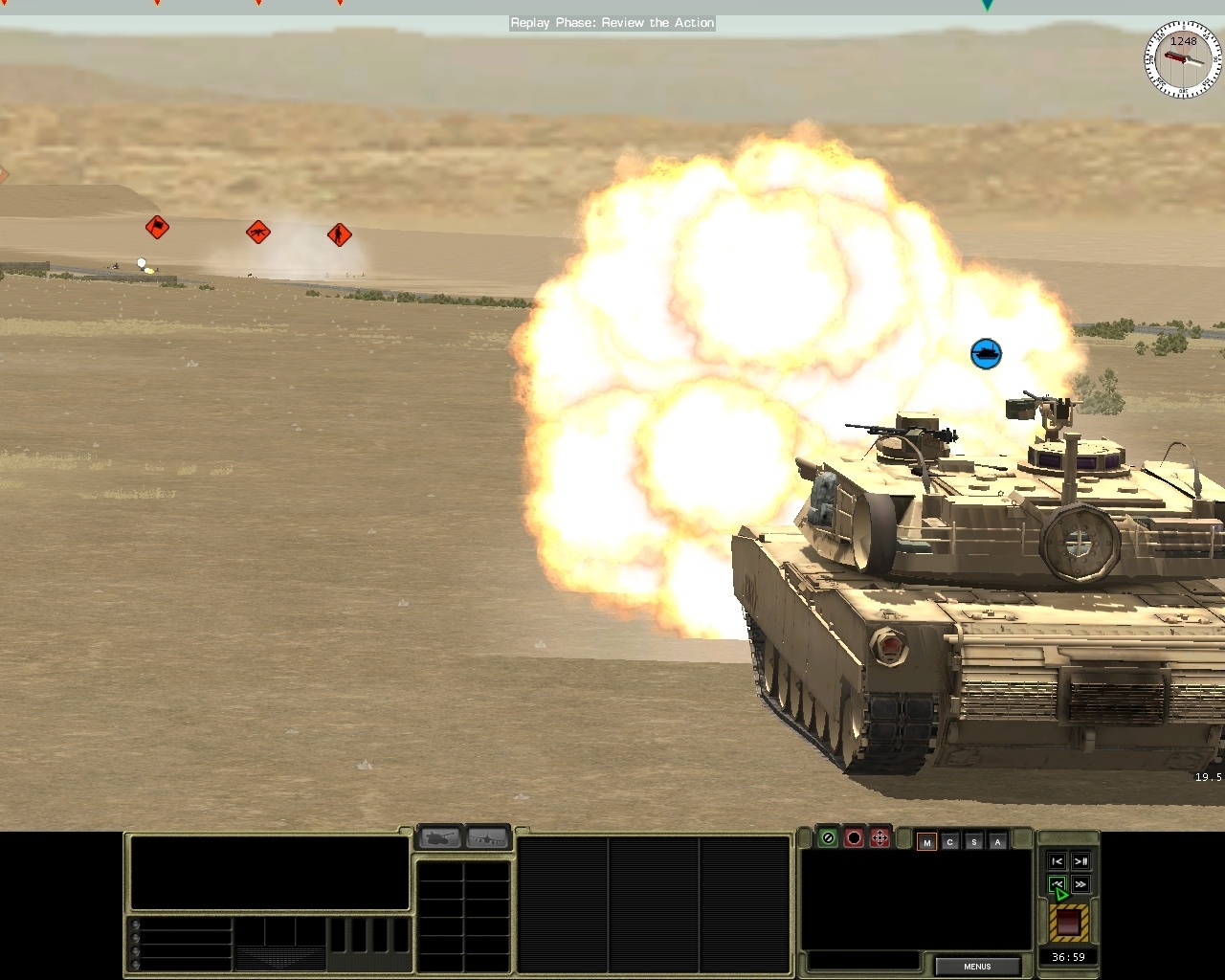Toggle the C combat command tab
Image resolution: width=1225 pixels, height=980 pixels.
[x=949, y=841]
